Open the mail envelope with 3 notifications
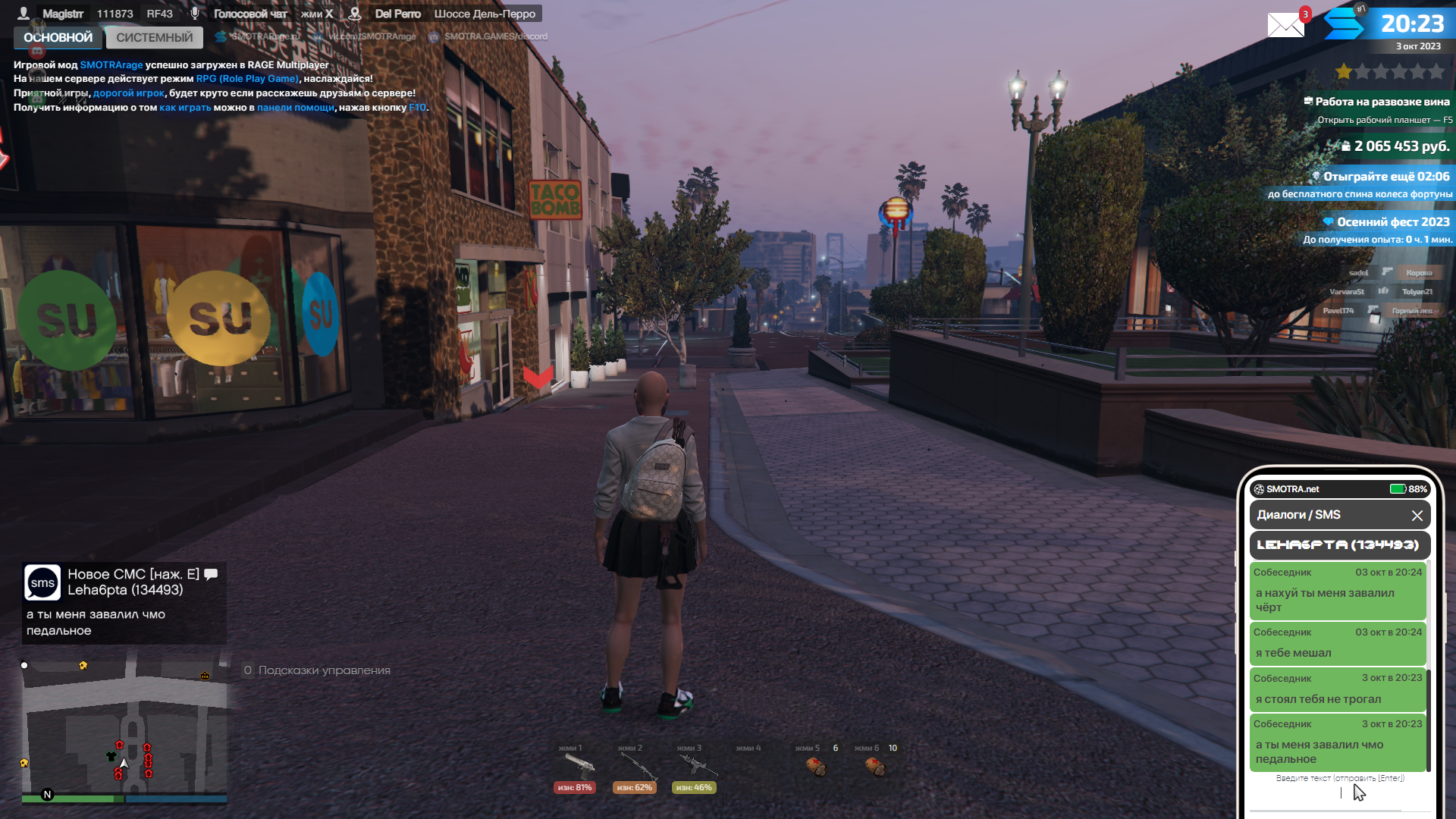 pos(1286,25)
